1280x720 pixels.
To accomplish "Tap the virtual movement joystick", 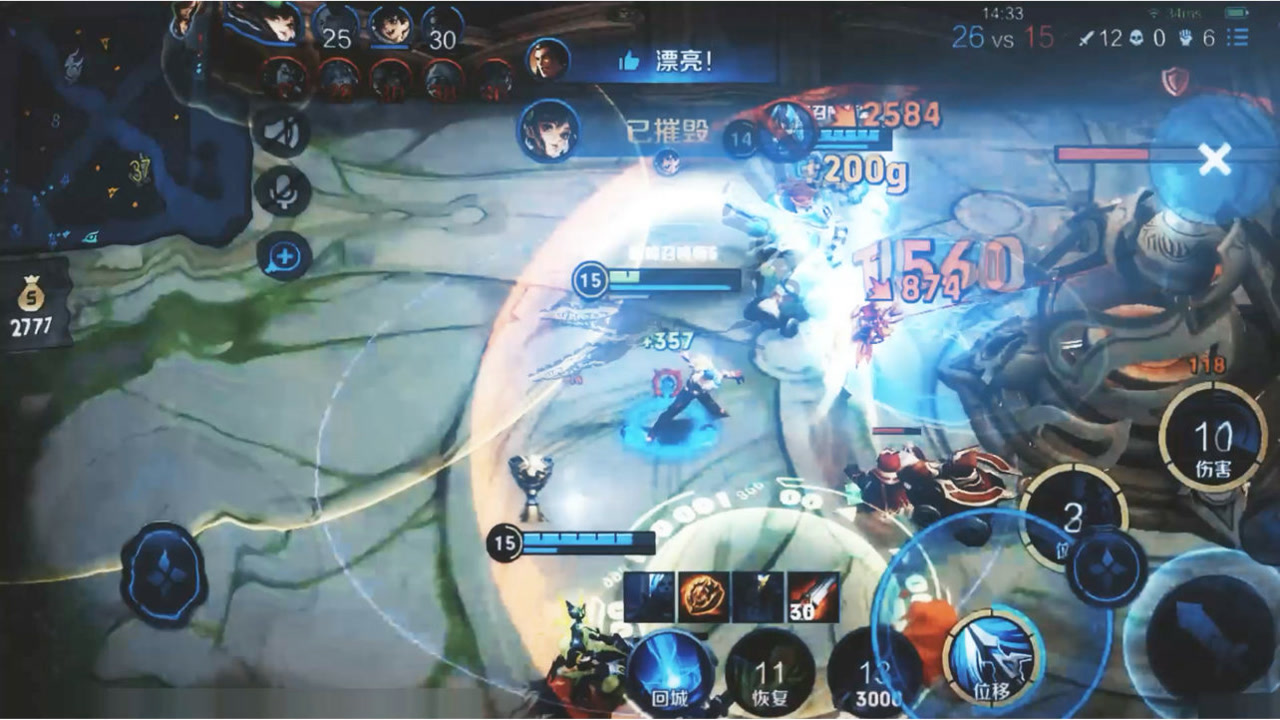I will (165, 575).
